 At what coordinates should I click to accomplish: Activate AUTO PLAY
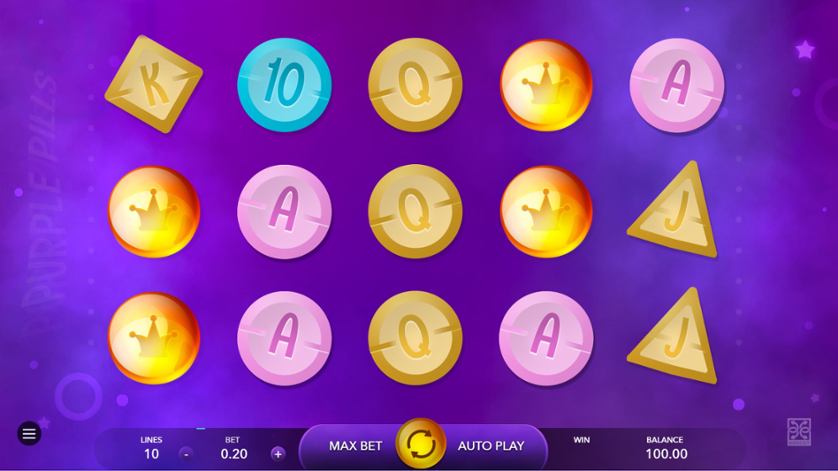coord(492,444)
